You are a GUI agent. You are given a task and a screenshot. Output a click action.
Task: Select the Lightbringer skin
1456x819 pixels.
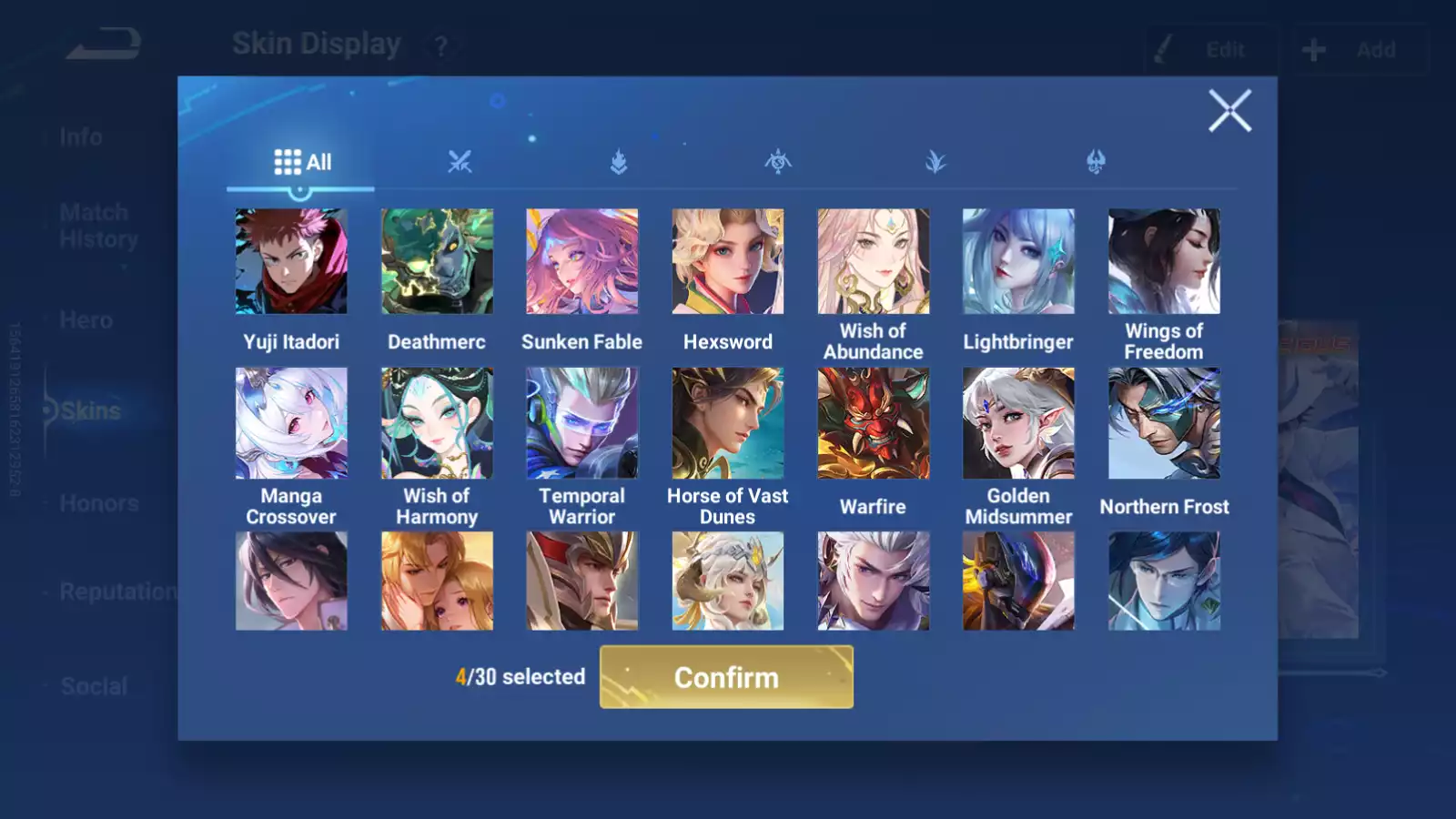[1018, 262]
